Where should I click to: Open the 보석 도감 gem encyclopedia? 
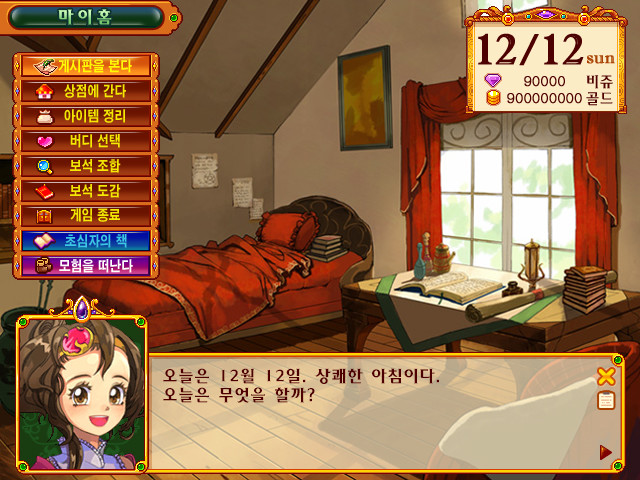click(x=84, y=191)
